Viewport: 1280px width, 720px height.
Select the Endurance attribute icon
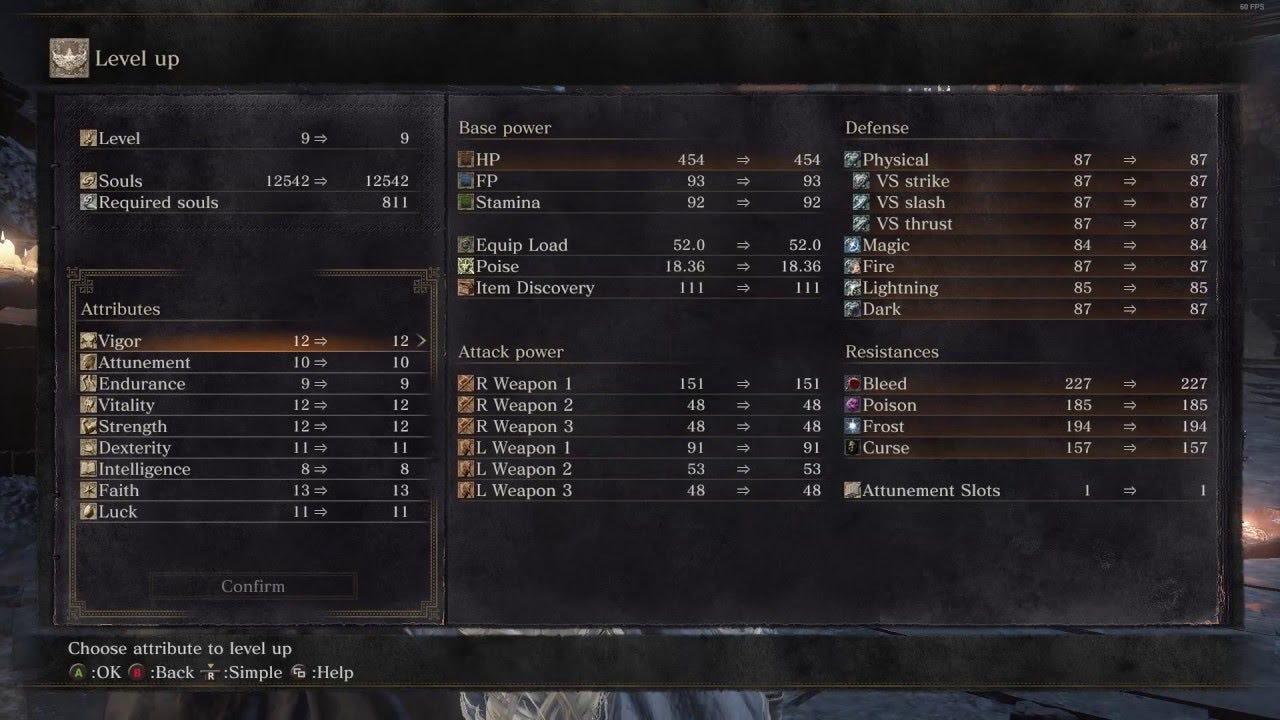(x=90, y=383)
